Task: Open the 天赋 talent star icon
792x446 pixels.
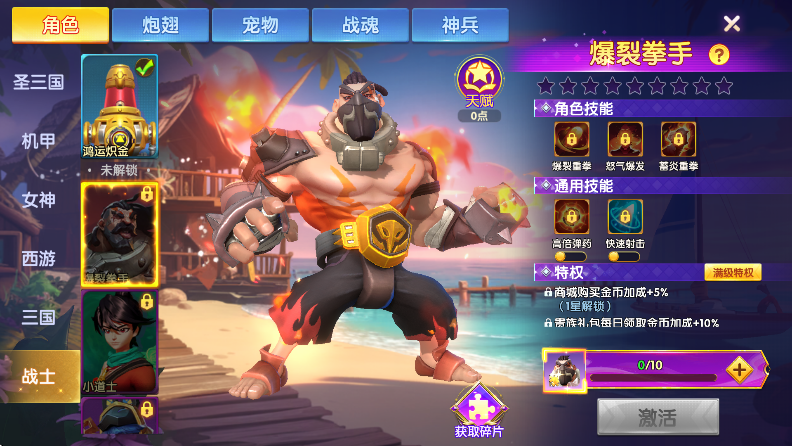Action: click(479, 82)
